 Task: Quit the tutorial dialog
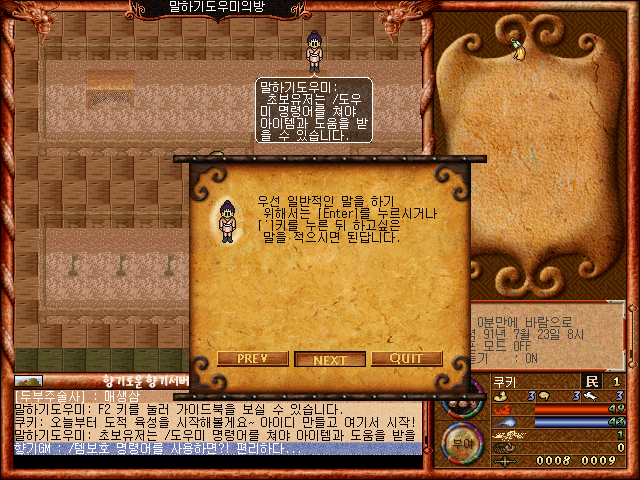(406, 359)
